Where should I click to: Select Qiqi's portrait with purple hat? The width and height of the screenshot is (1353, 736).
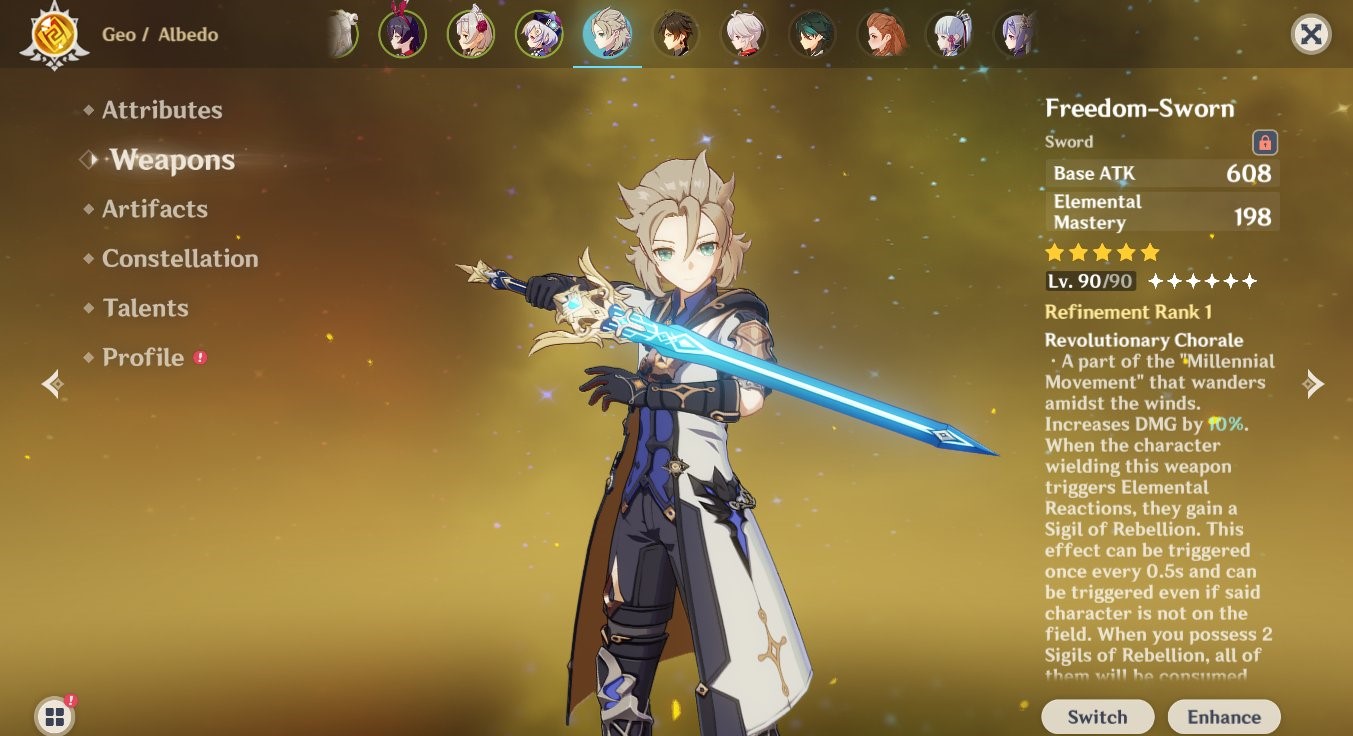(539, 35)
